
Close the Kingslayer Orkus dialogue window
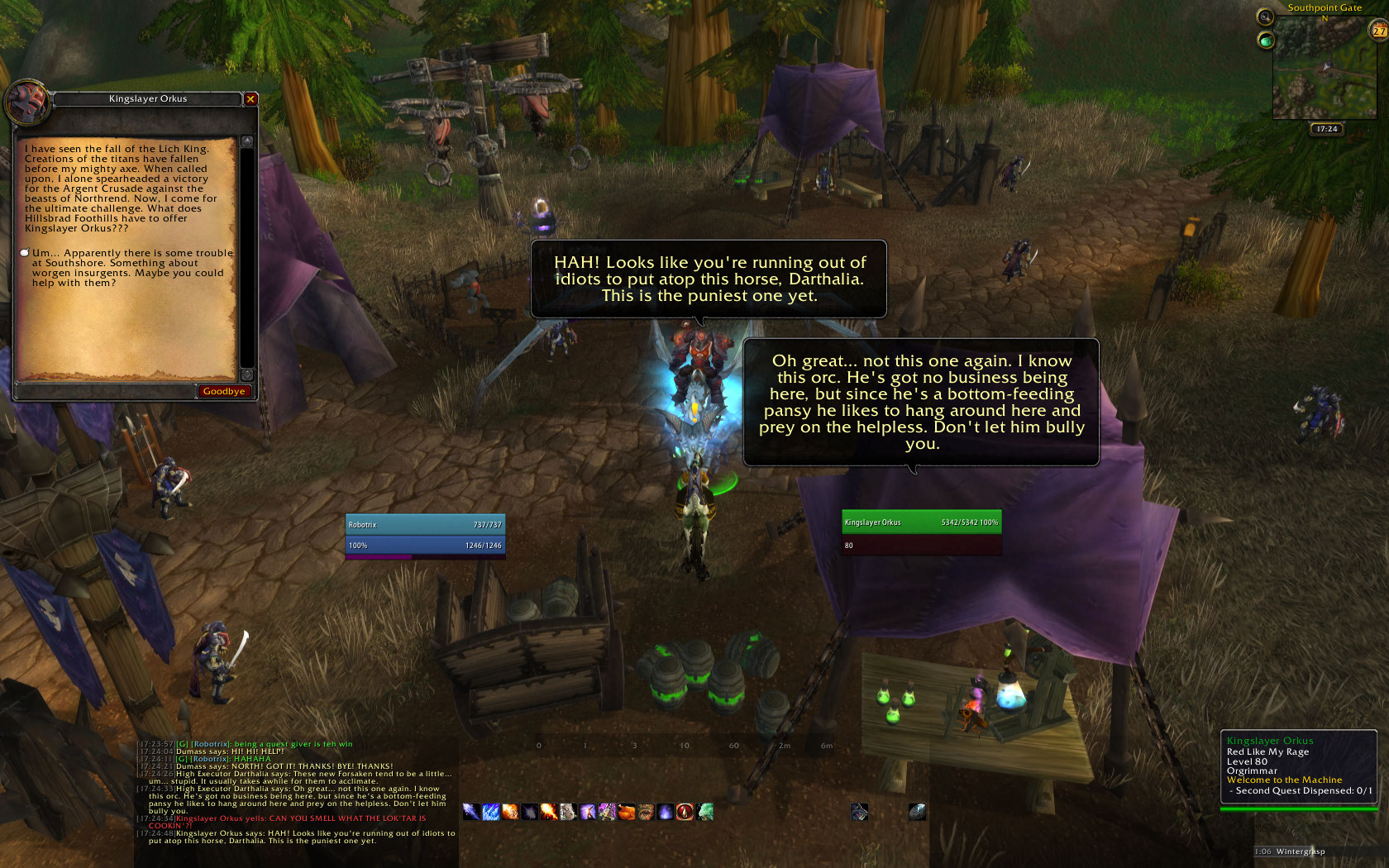coord(251,99)
